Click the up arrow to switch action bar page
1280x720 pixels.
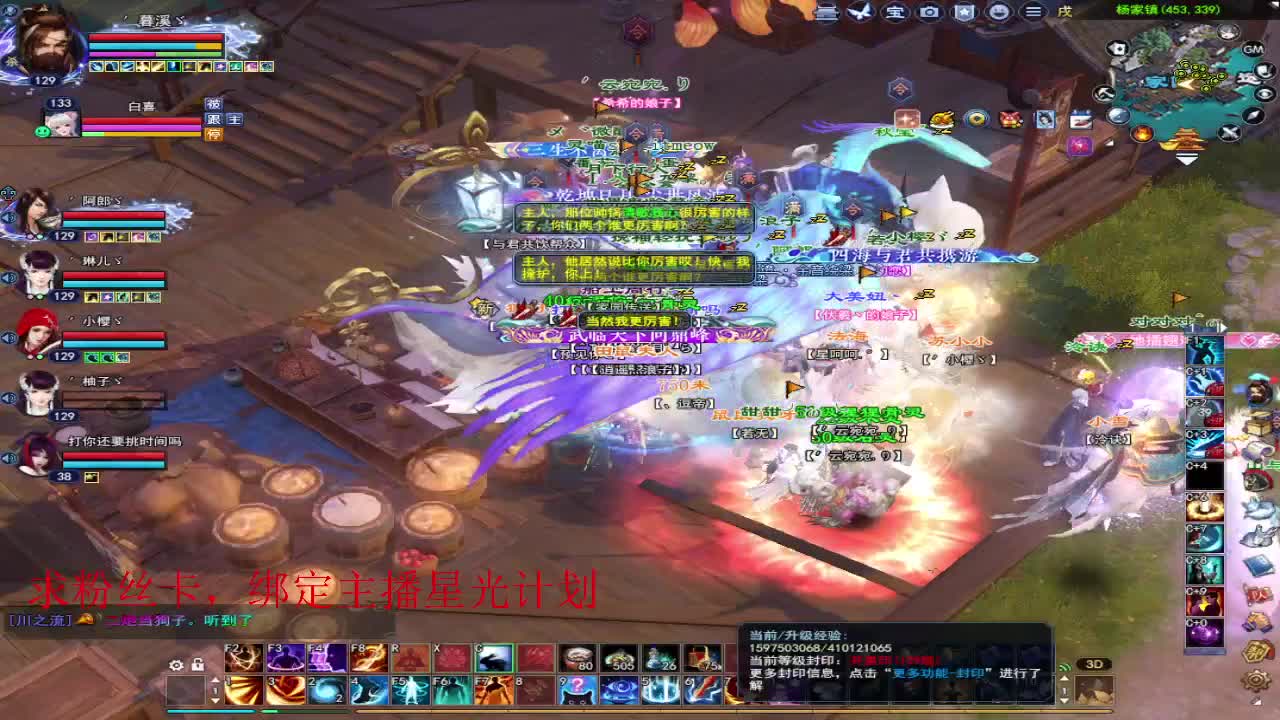tap(217, 678)
